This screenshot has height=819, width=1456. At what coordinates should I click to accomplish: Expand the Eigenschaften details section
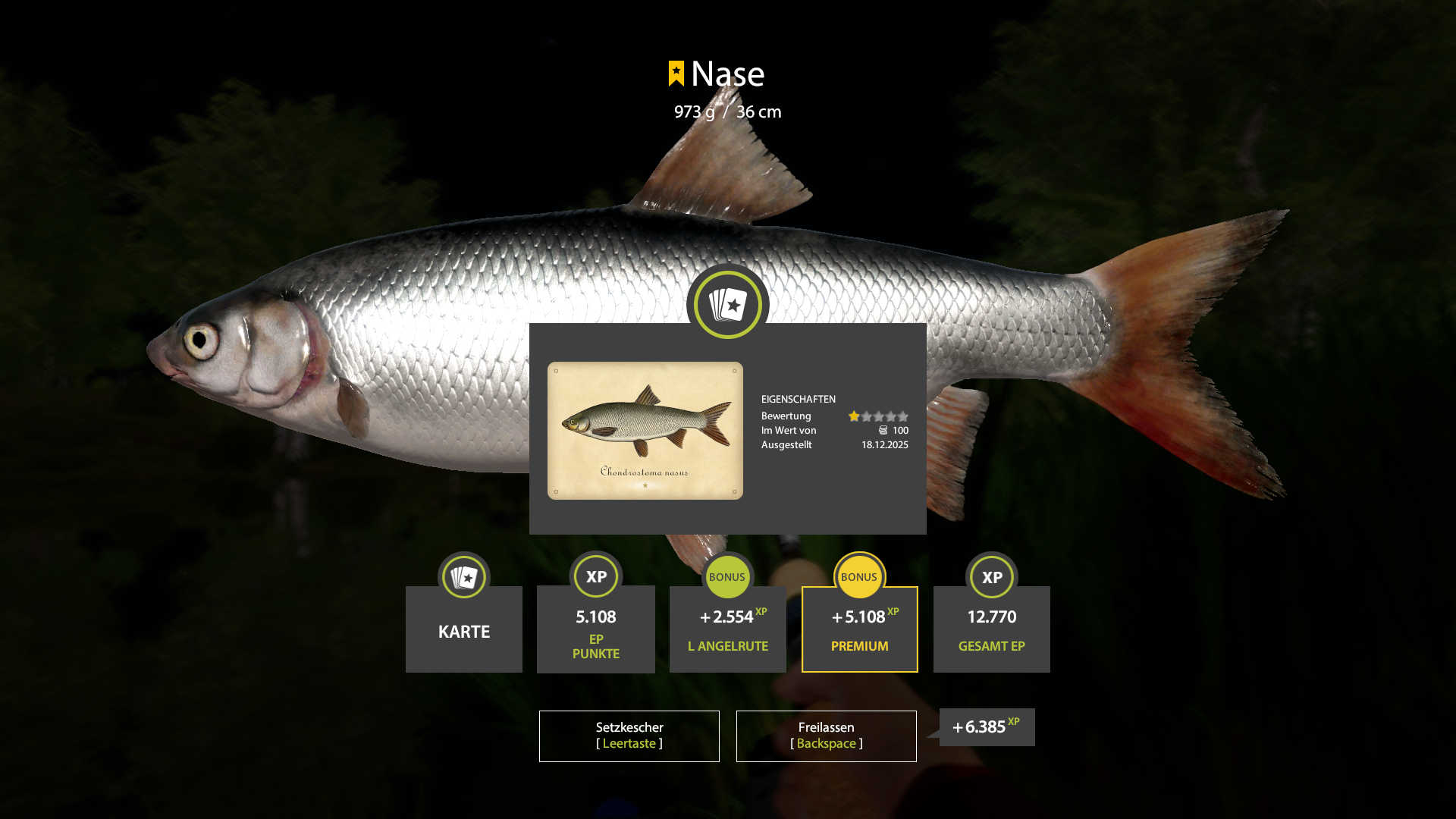[x=798, y=399]
